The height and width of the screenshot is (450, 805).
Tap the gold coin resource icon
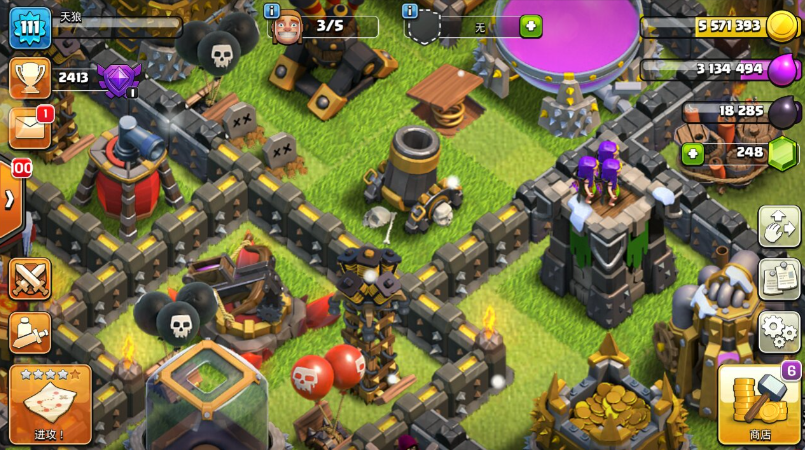pos(781,26)
